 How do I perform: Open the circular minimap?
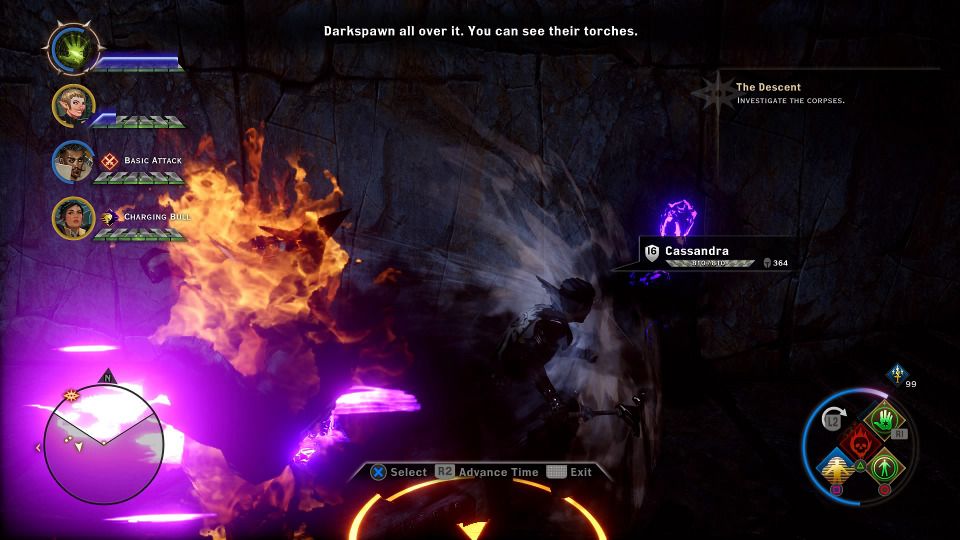[x=103, y=442]
